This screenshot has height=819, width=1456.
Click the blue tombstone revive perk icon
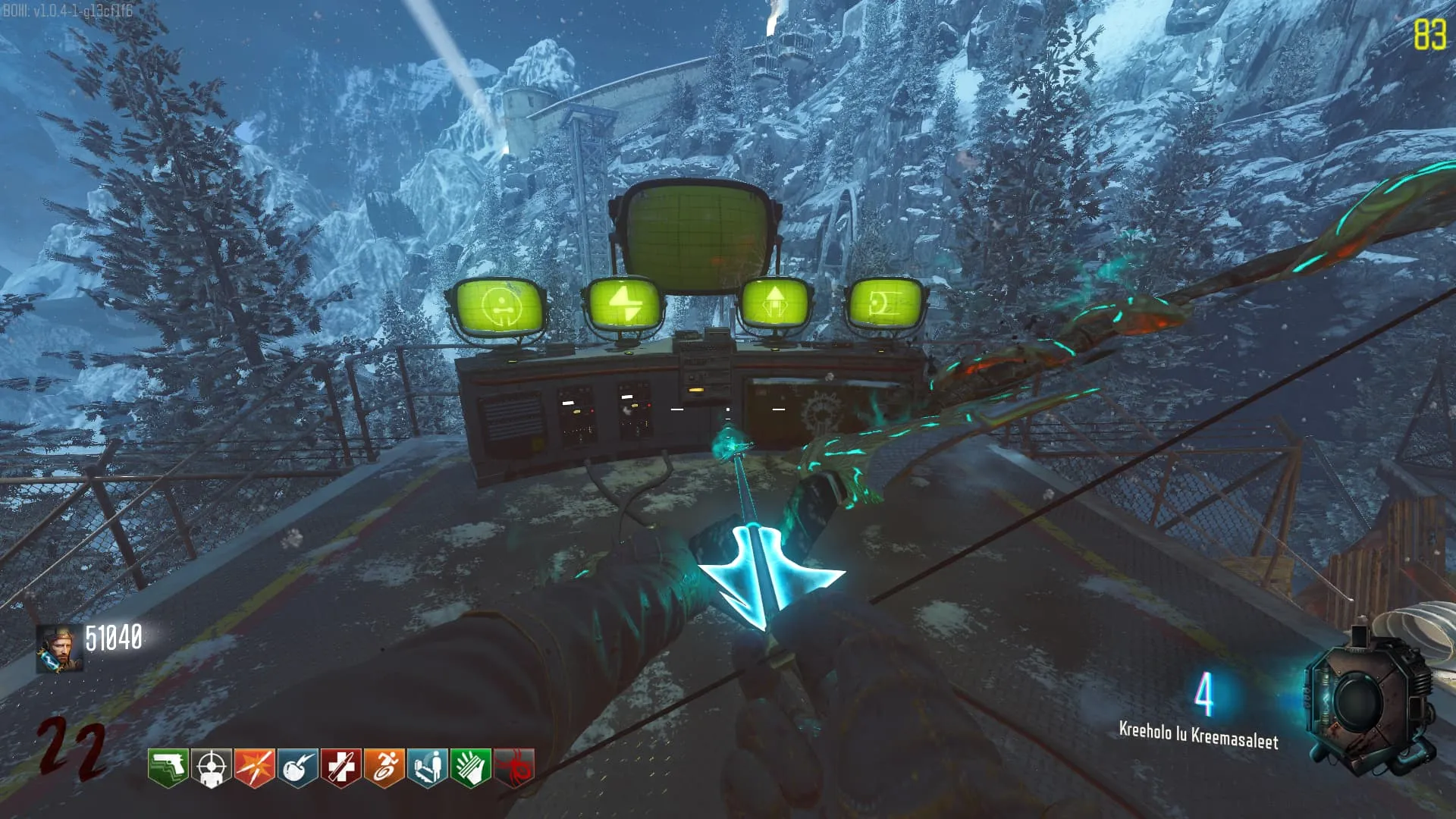click(x=428, y=767)
